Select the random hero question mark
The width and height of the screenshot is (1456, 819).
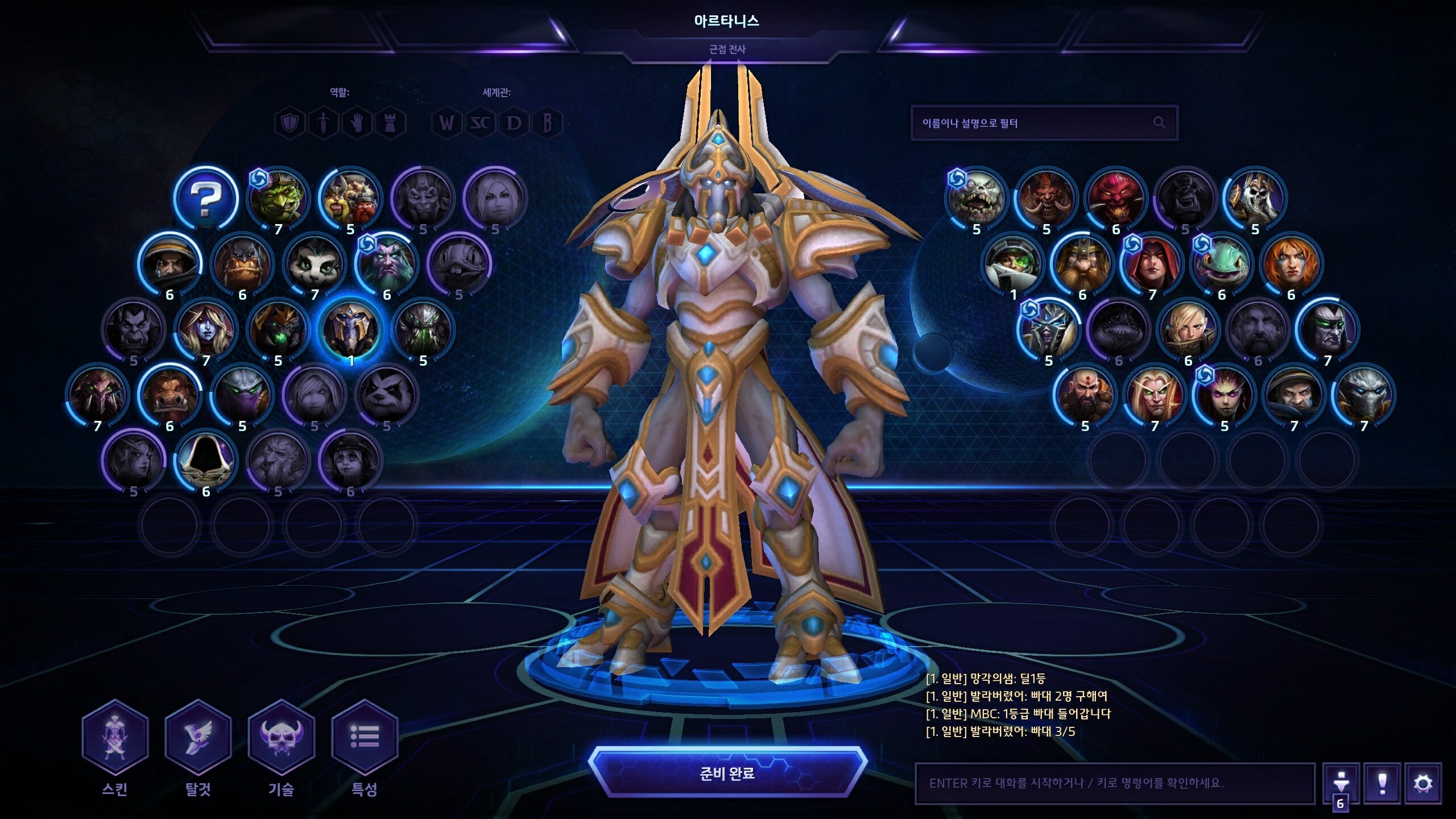(205, 198)
